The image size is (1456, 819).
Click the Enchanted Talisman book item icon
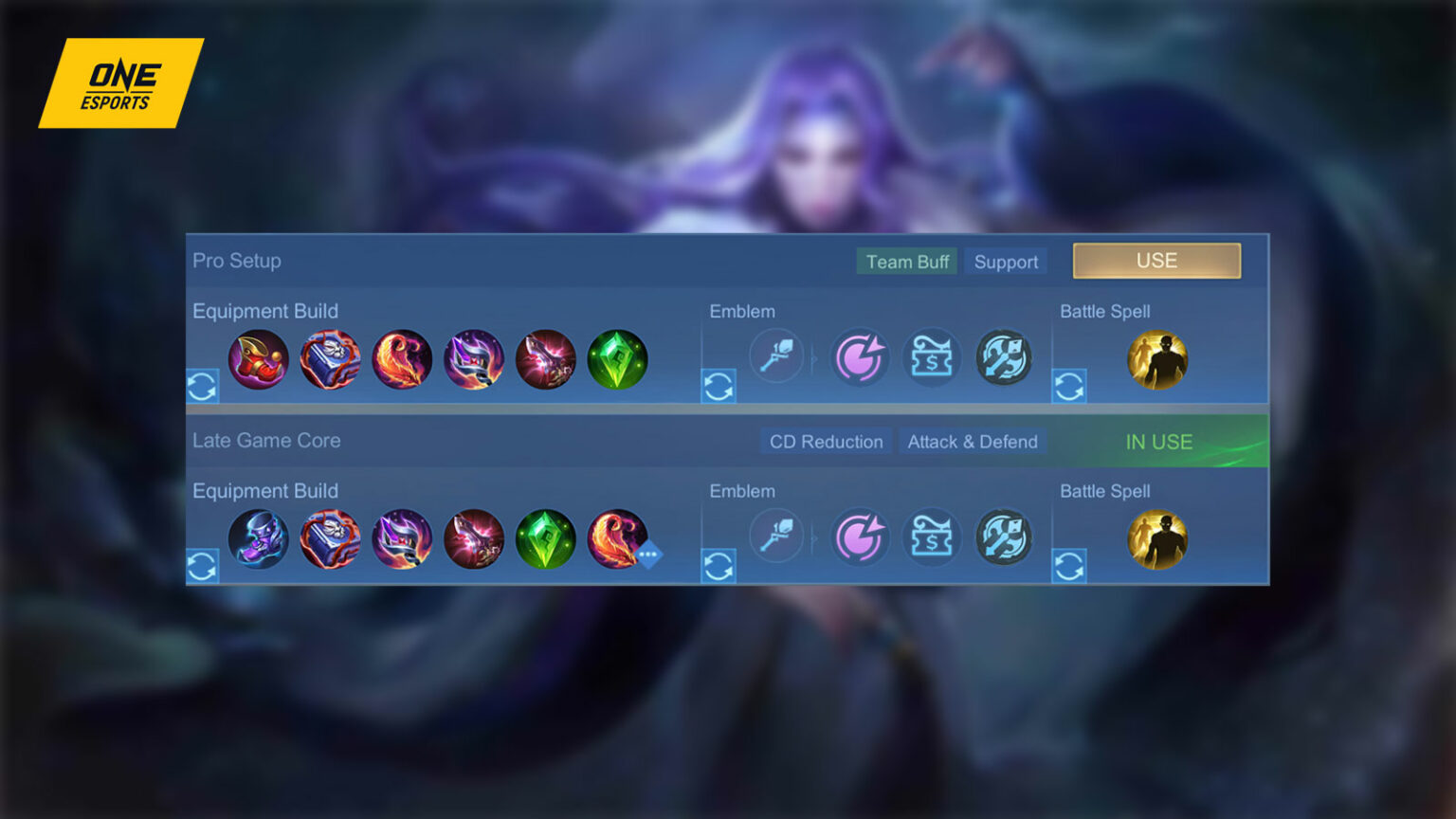[330, 358]
